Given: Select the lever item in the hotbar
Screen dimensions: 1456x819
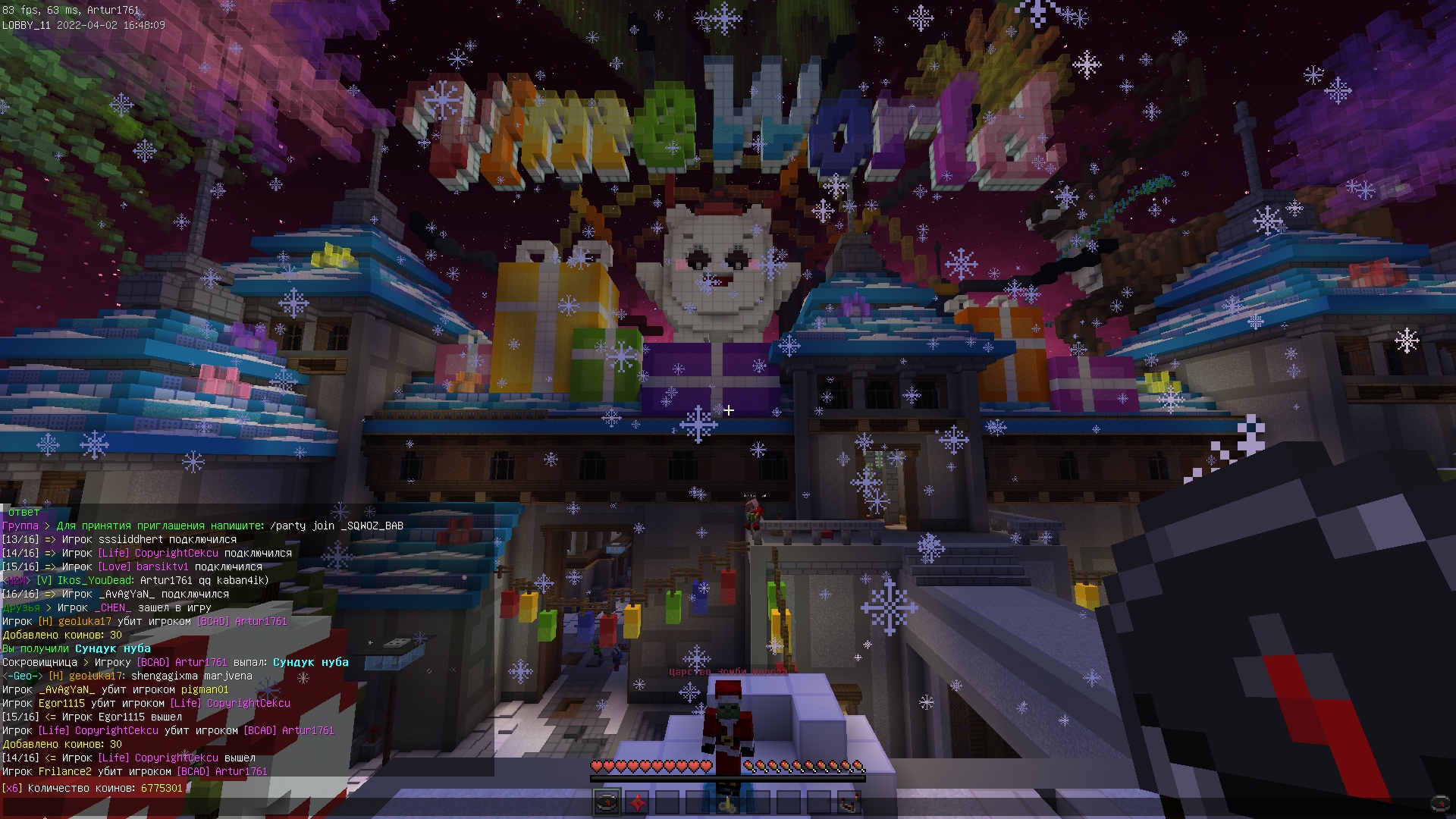Looking at the screenshot, I should pyautogui.click(x=728, y=802).
